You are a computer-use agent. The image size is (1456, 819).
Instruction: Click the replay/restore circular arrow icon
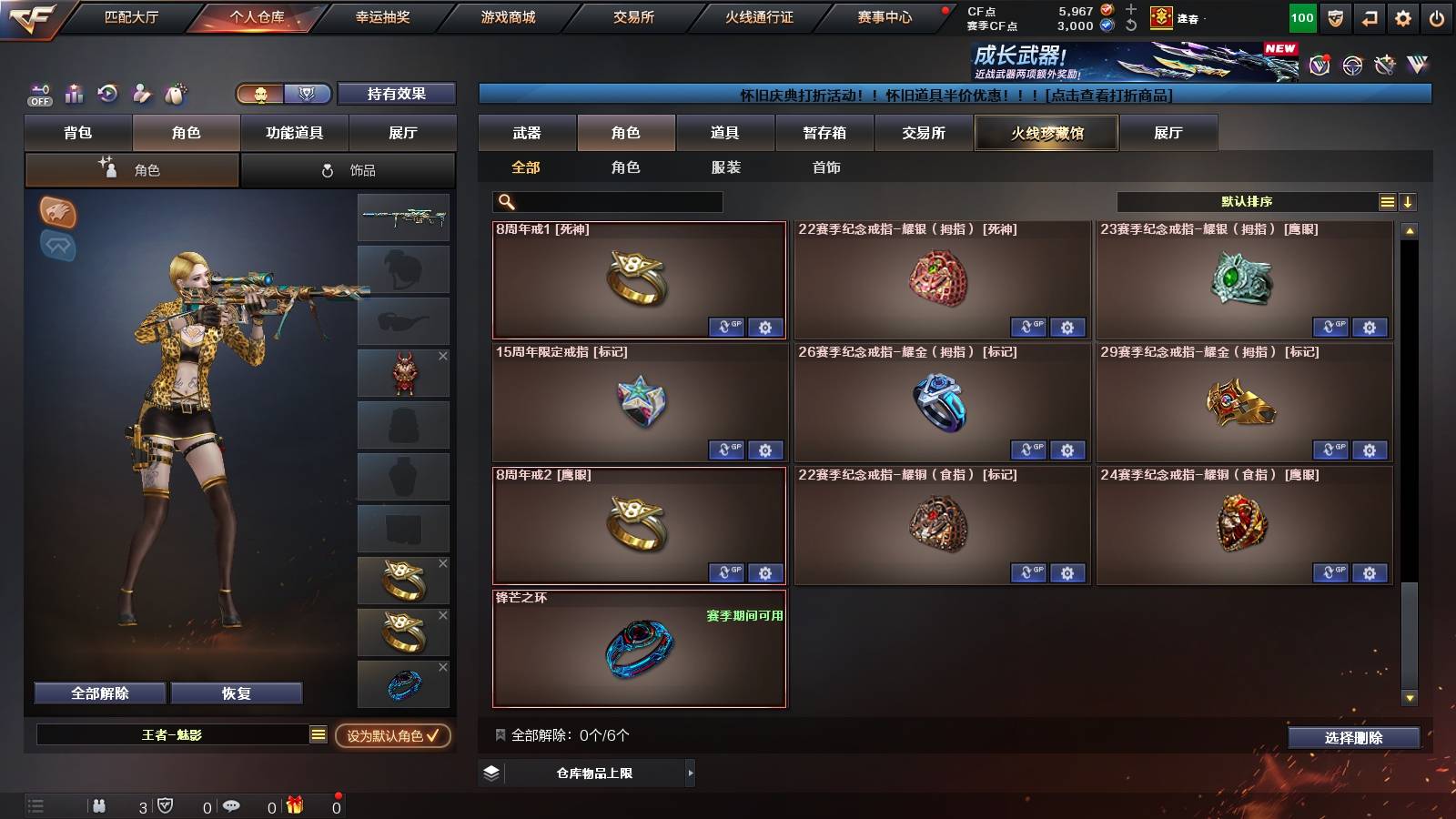point(106,94)
